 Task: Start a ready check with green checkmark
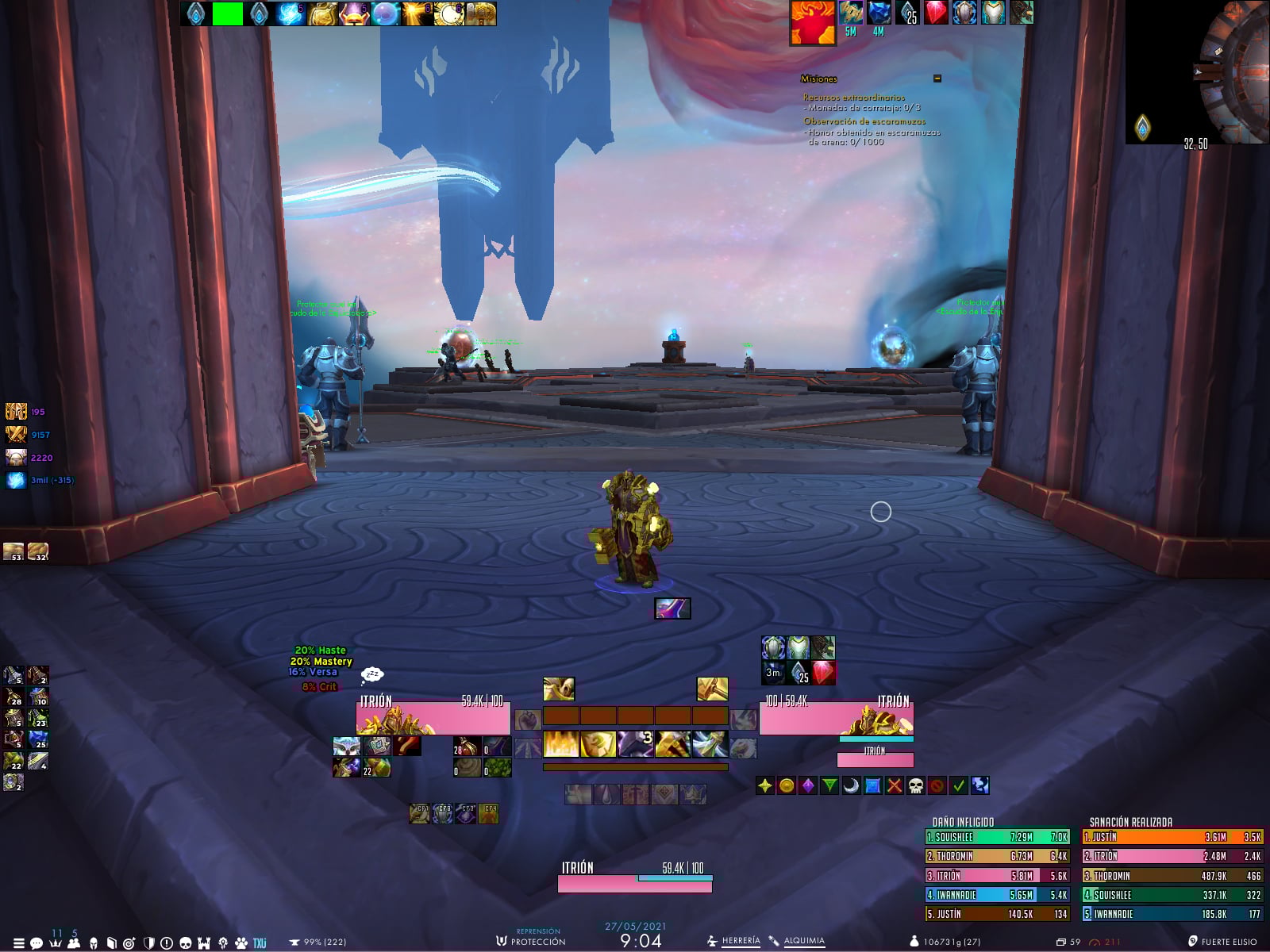959,785
